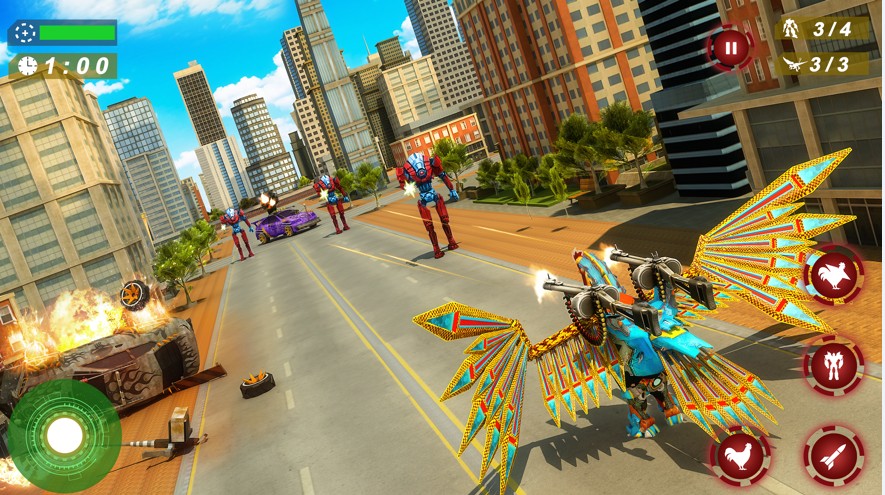Tap the green virtual joystick
Viewport: 885px width, 495px height.
pyautogui.click(x=65, y=435)
